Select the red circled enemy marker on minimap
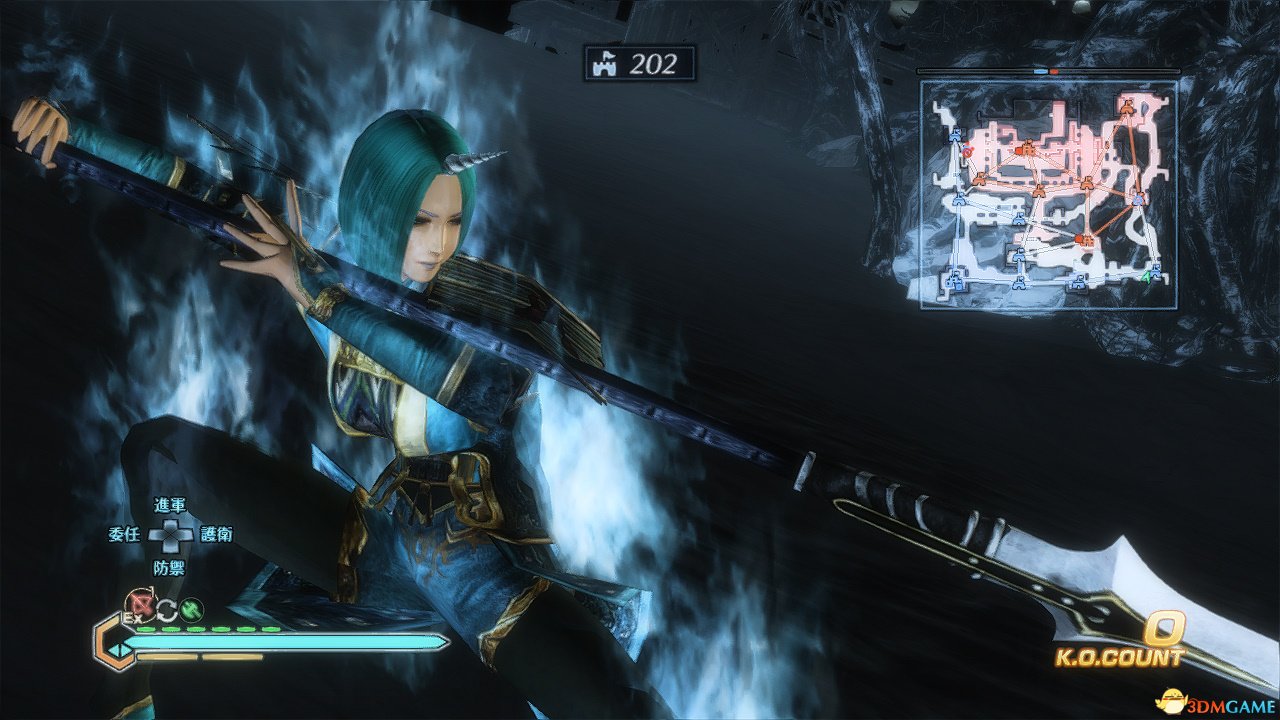This screenshot has width=1280, height=720. click(x=968, y=152)
